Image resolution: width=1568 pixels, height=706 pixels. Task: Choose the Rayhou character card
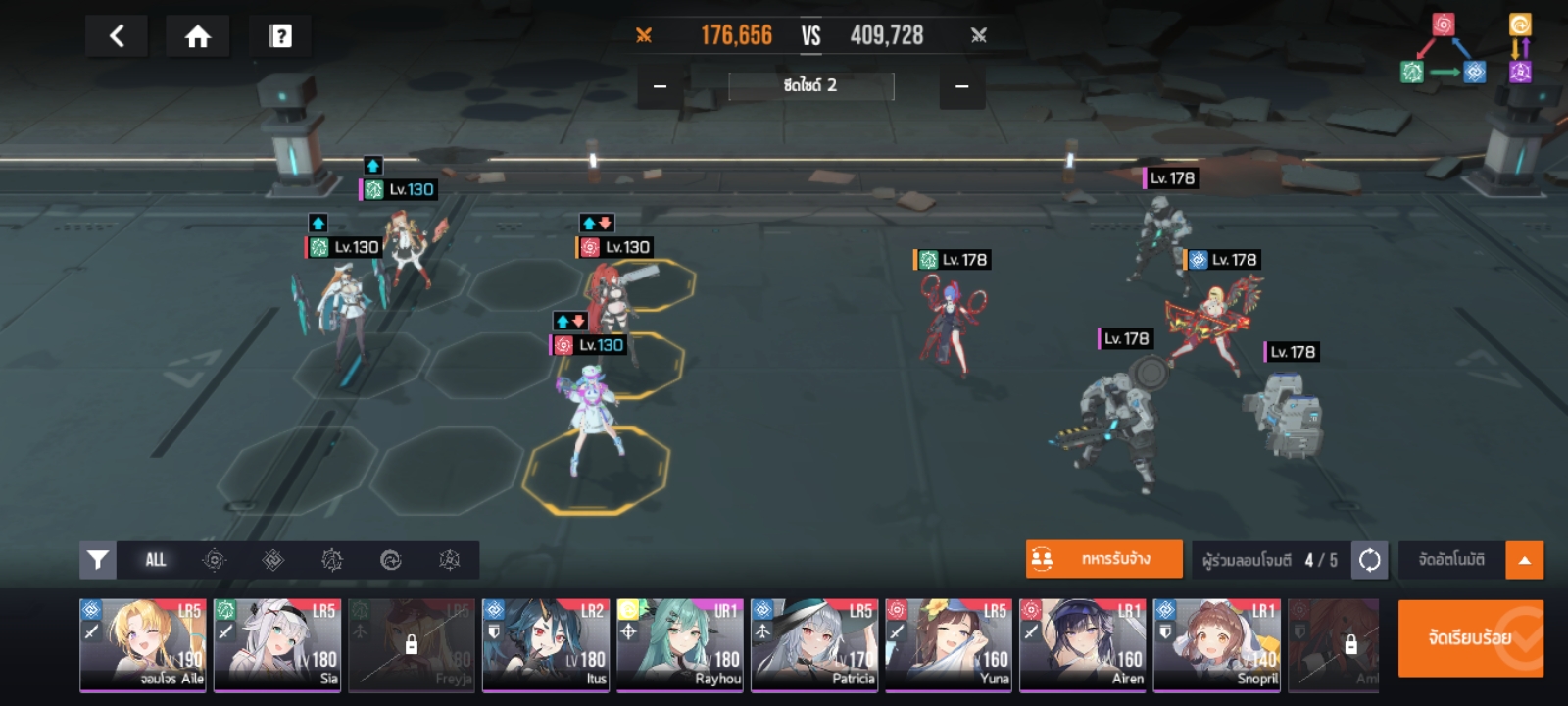pyautogui.click(x=680, y=644)
